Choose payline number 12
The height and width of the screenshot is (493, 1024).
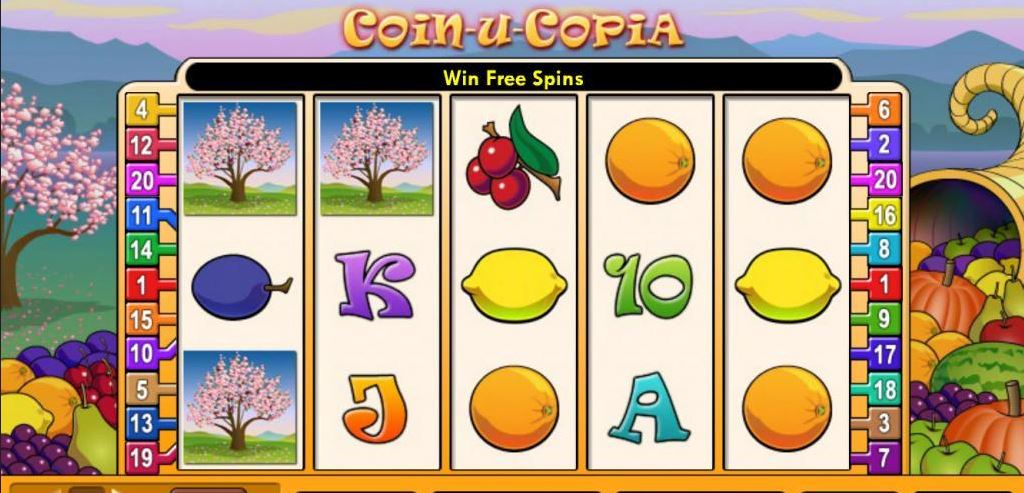(141, 146)
